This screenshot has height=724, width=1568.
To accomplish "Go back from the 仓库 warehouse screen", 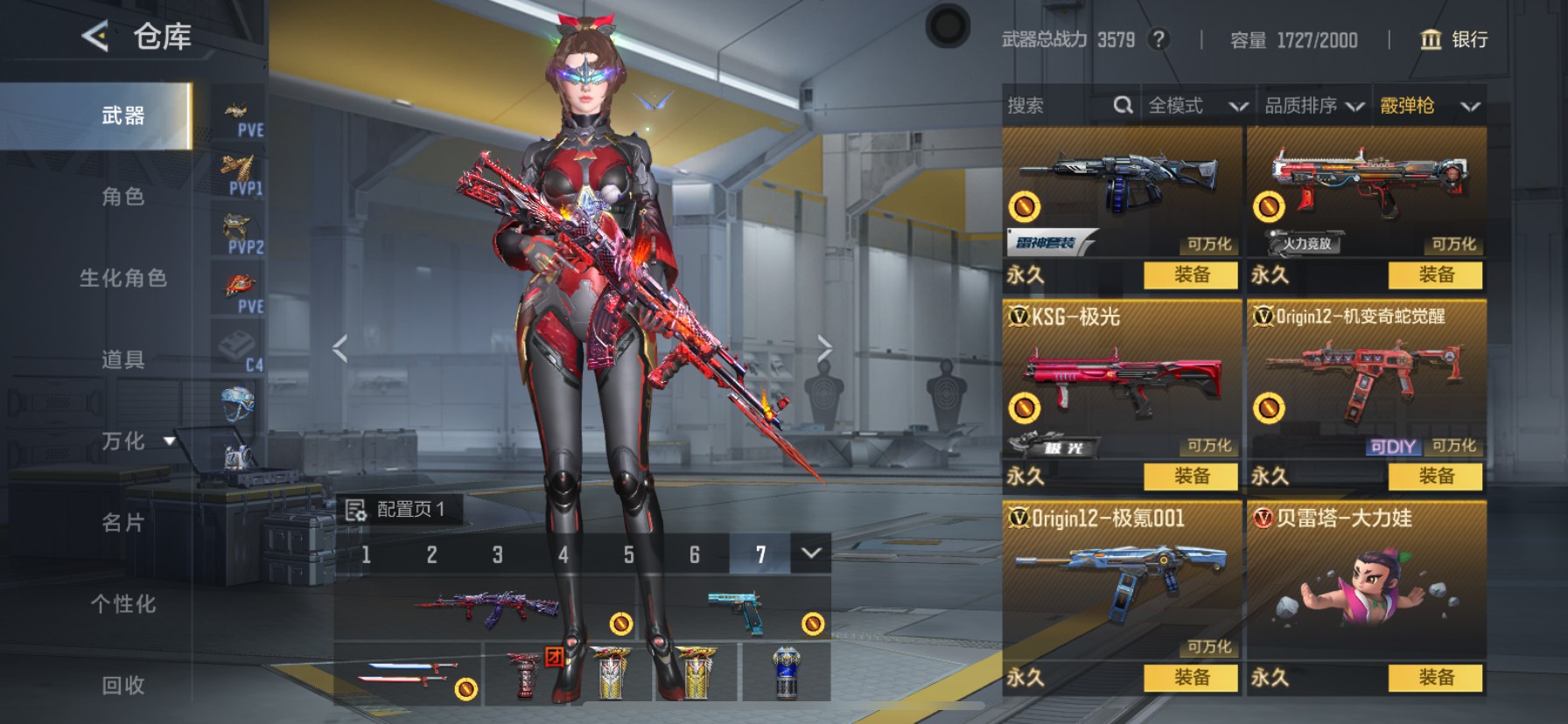I will point(94,37).
